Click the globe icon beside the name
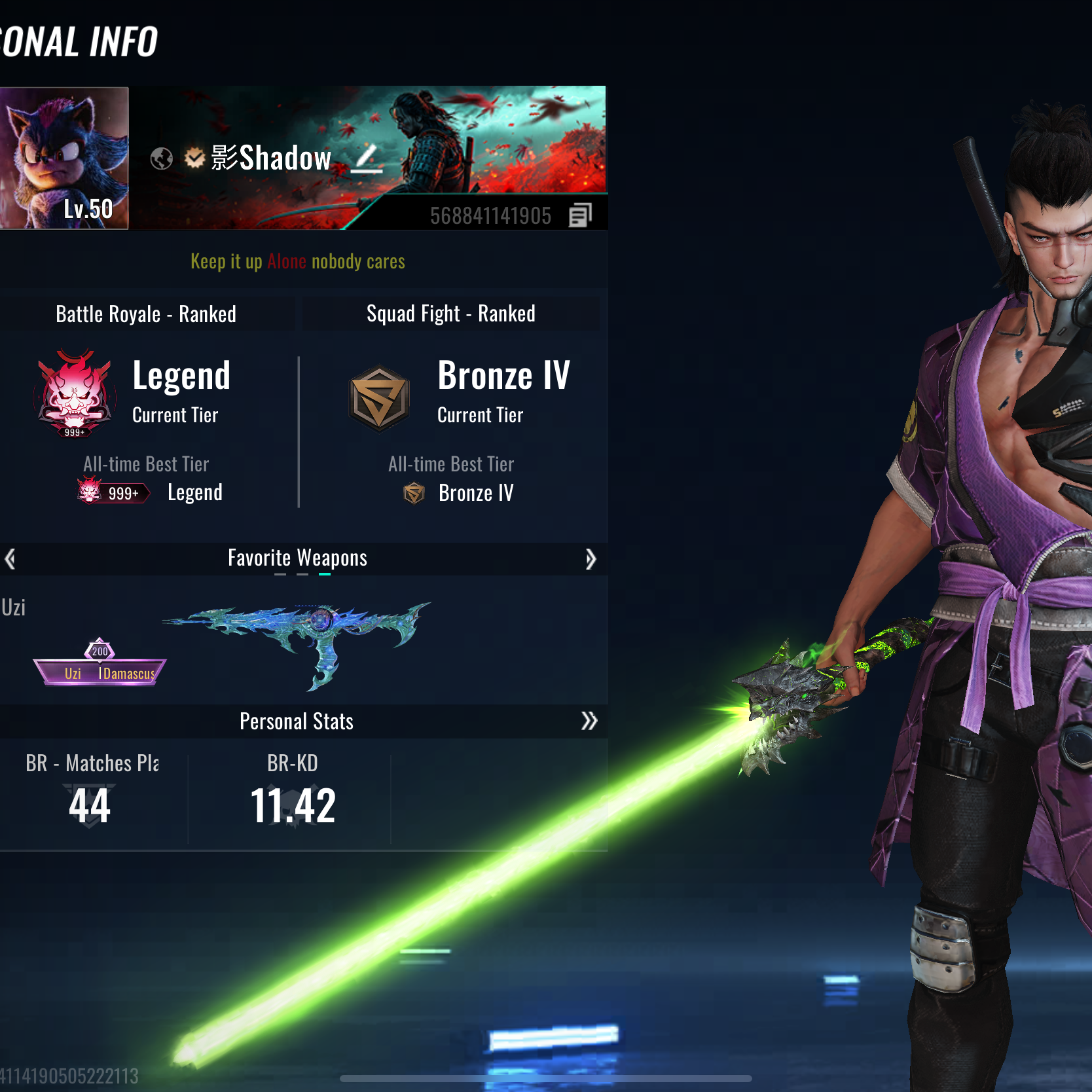 [x=162, y=158]
